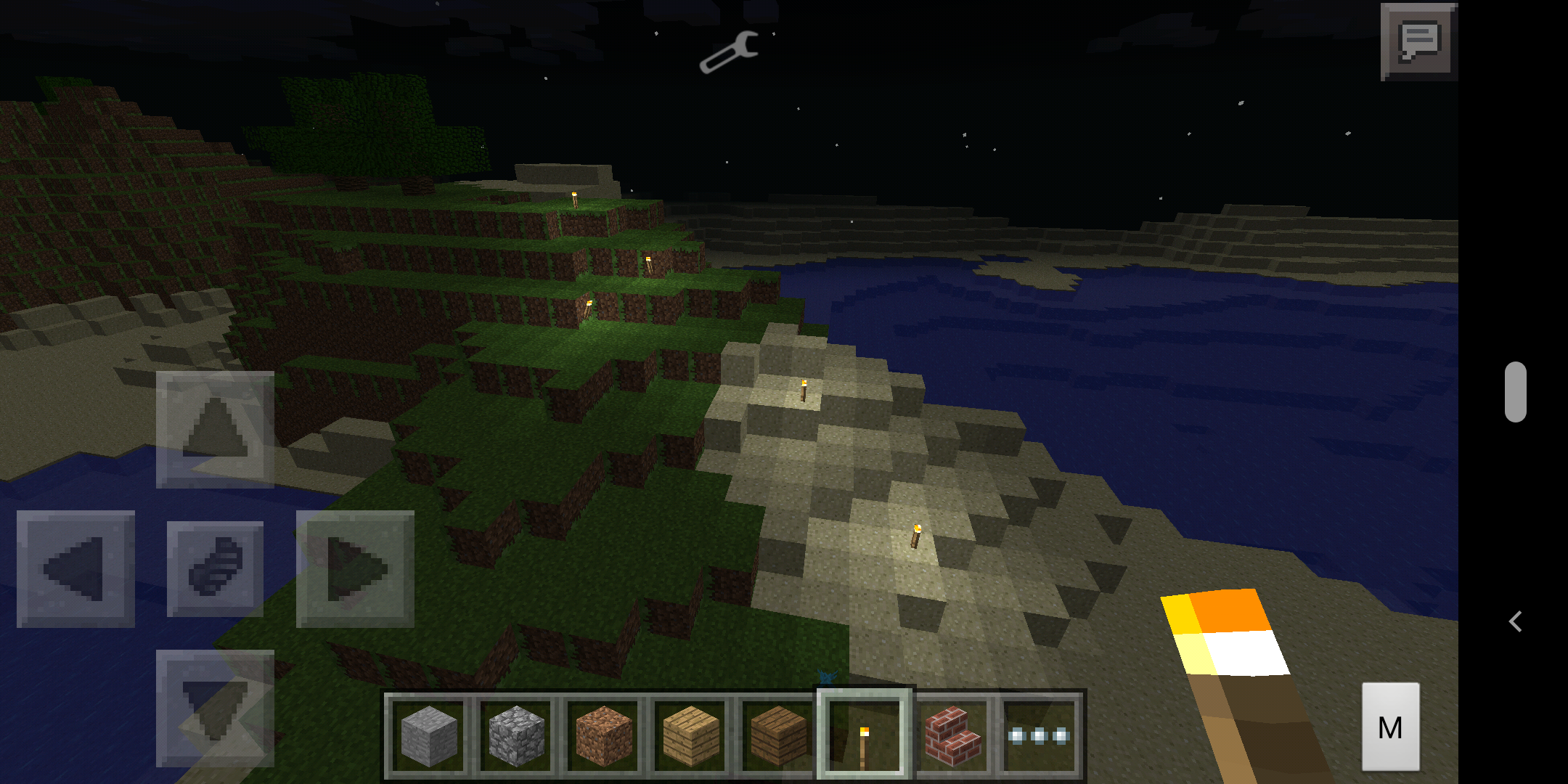Select the smooth stone block slot
The width and height of the screenshot is (1568, 784).
click(429, 735)
